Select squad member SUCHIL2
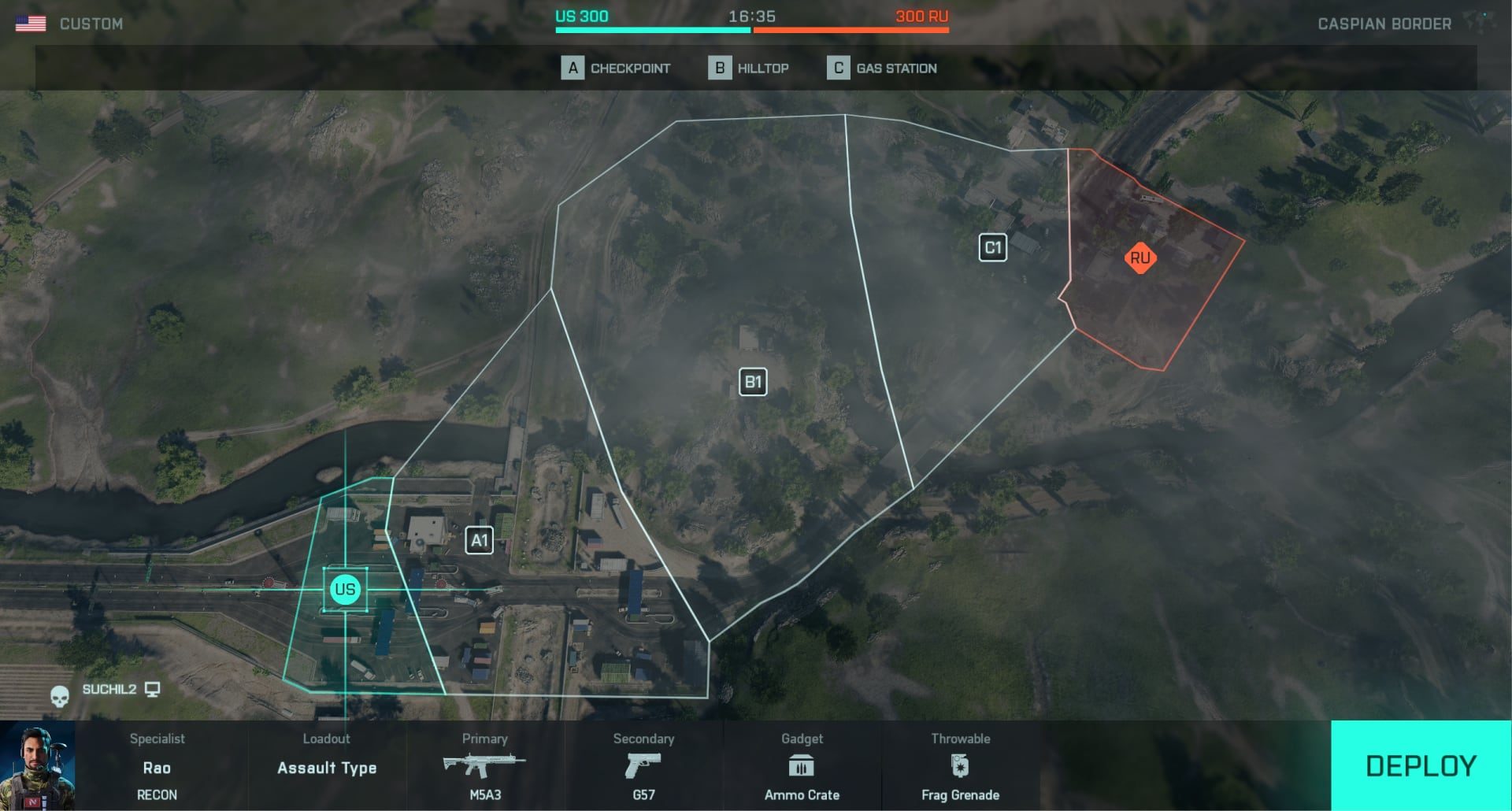The height and width of the screenshot is (811, 1512). [109, 690]
